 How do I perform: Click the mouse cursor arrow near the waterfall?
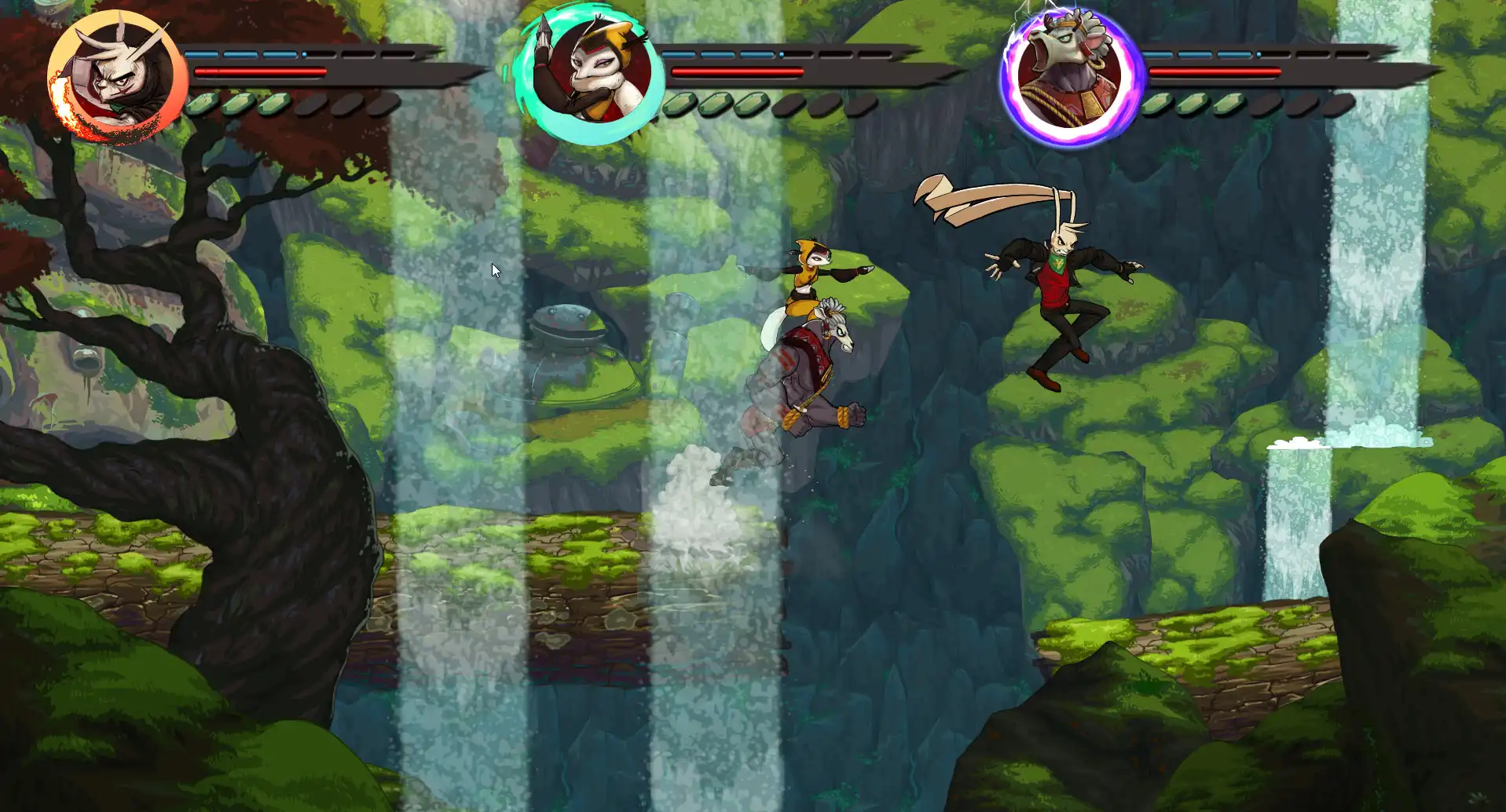pyautogui.click(x=495, y=269)
